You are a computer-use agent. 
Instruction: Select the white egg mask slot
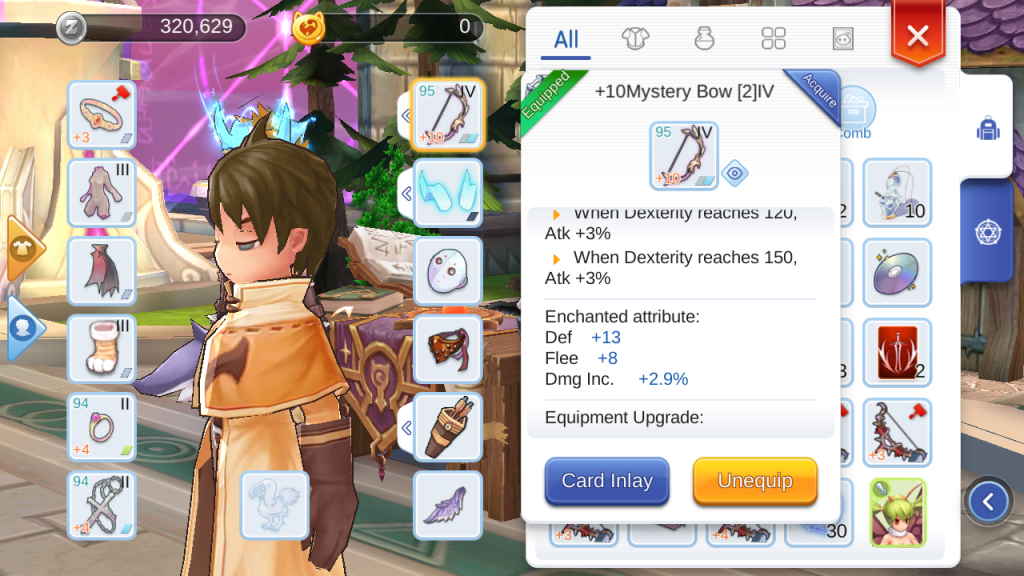coord(447,271)
